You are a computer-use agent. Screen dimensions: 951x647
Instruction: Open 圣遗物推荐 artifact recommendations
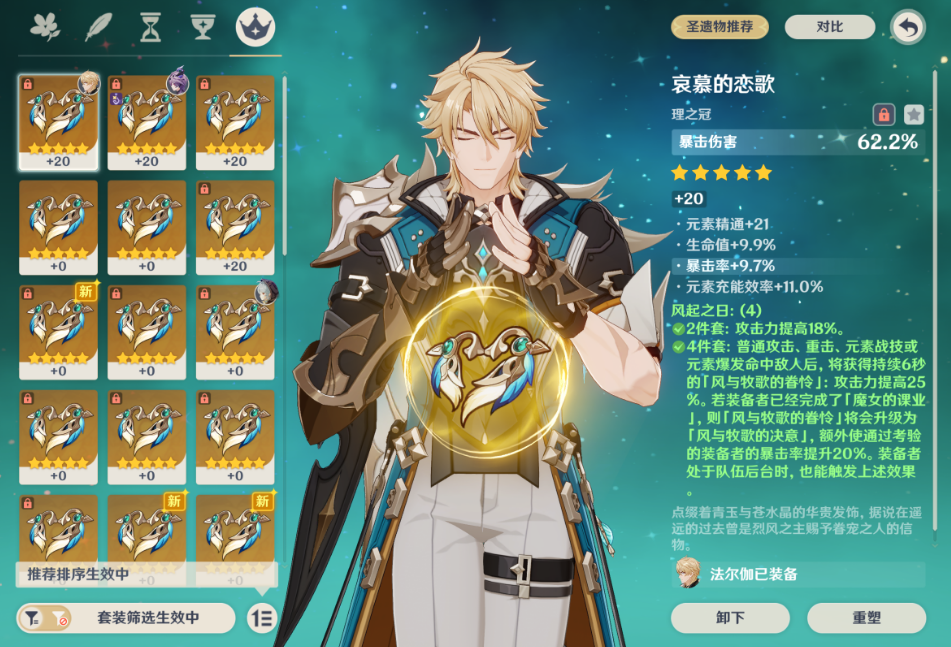(719, 27)
